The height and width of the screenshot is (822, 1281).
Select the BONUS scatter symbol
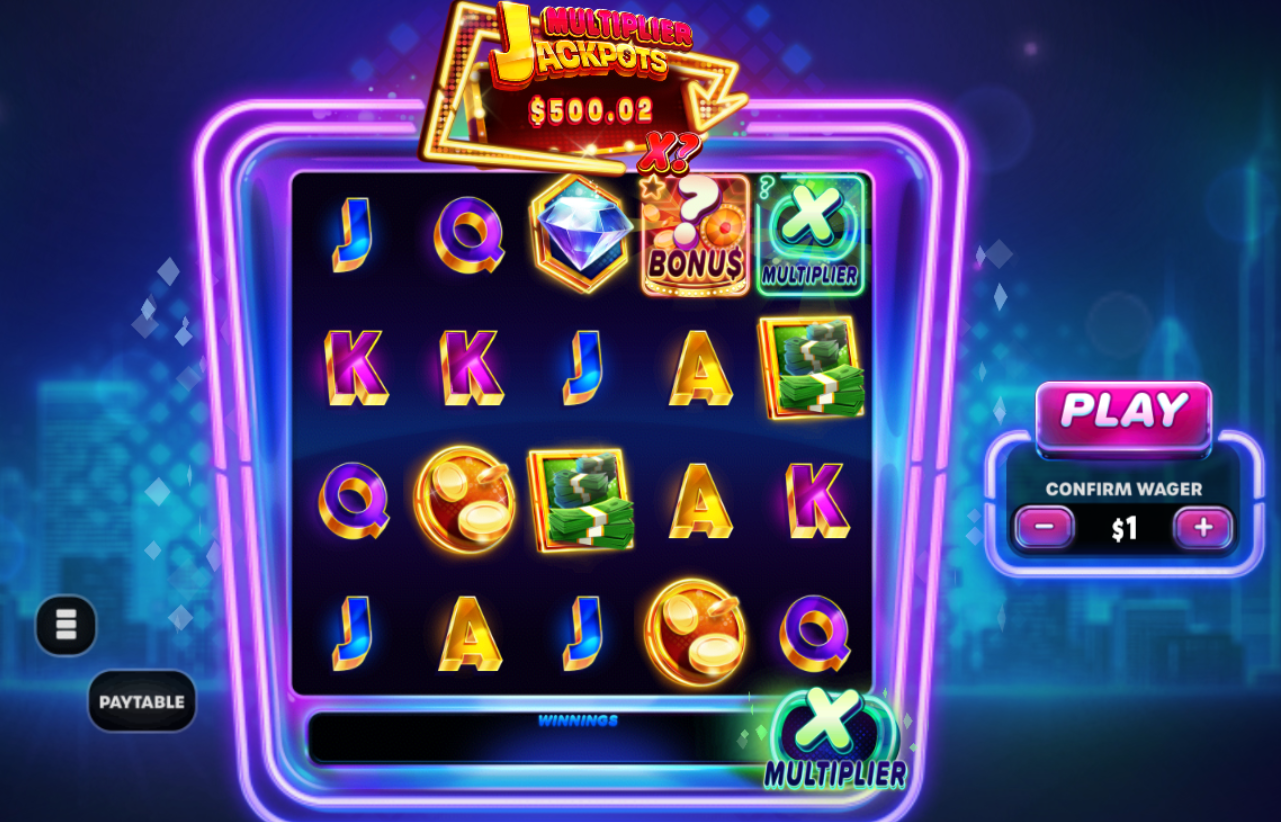[694, 235]
